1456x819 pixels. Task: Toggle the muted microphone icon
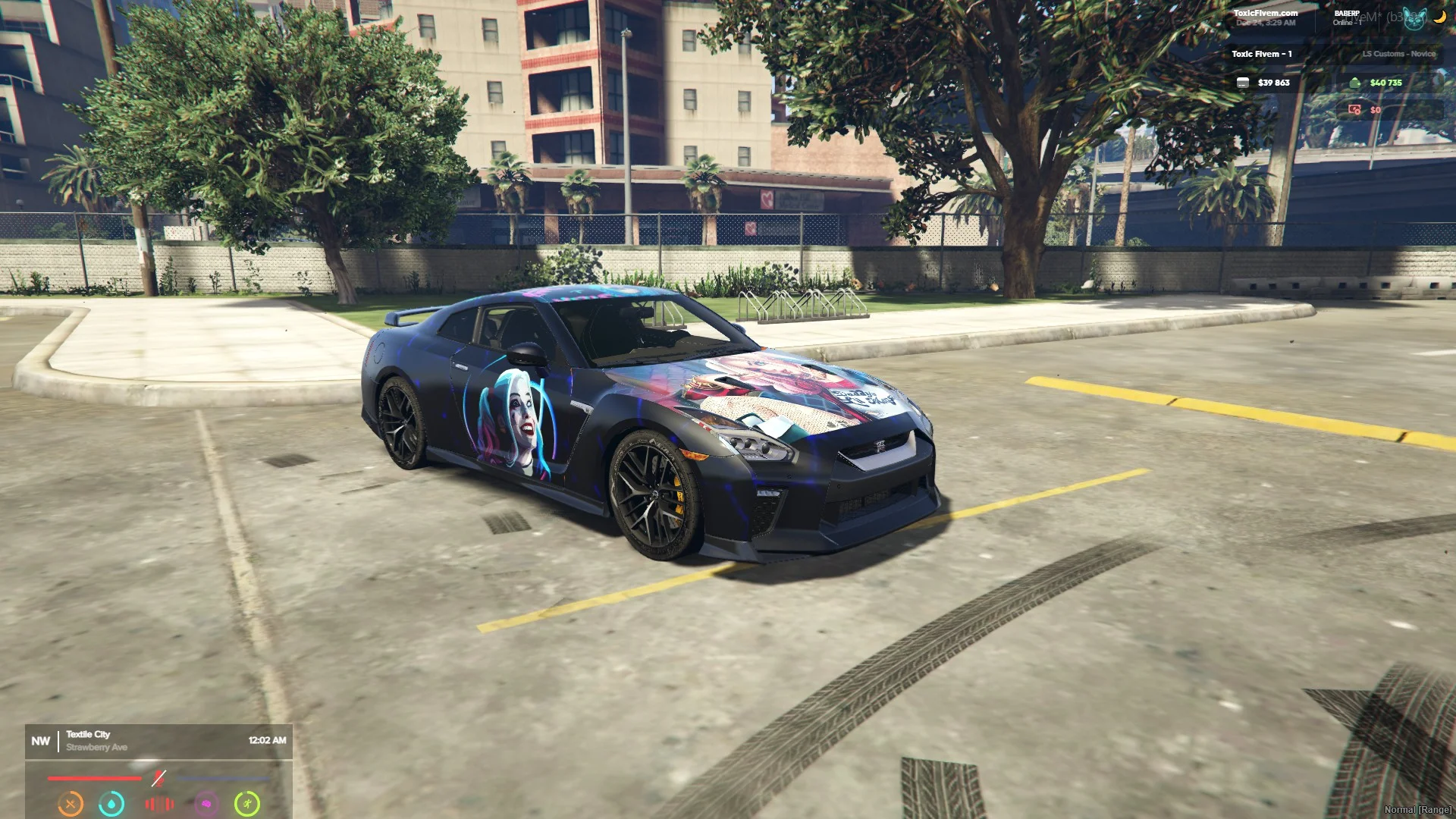coord(158,778)
